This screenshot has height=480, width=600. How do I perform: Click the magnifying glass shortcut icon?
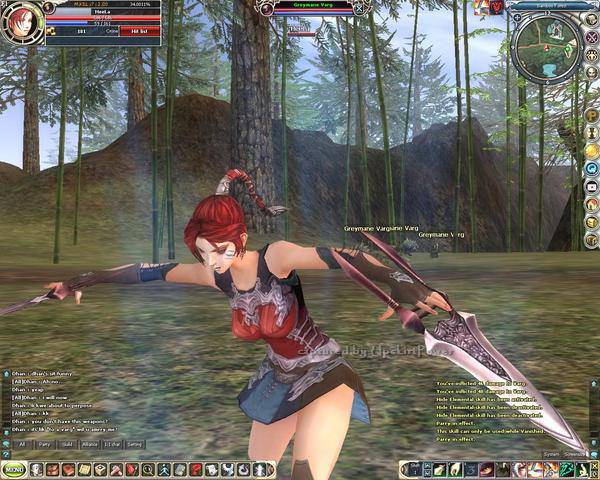pyautogui.click(x=147, y=469)
